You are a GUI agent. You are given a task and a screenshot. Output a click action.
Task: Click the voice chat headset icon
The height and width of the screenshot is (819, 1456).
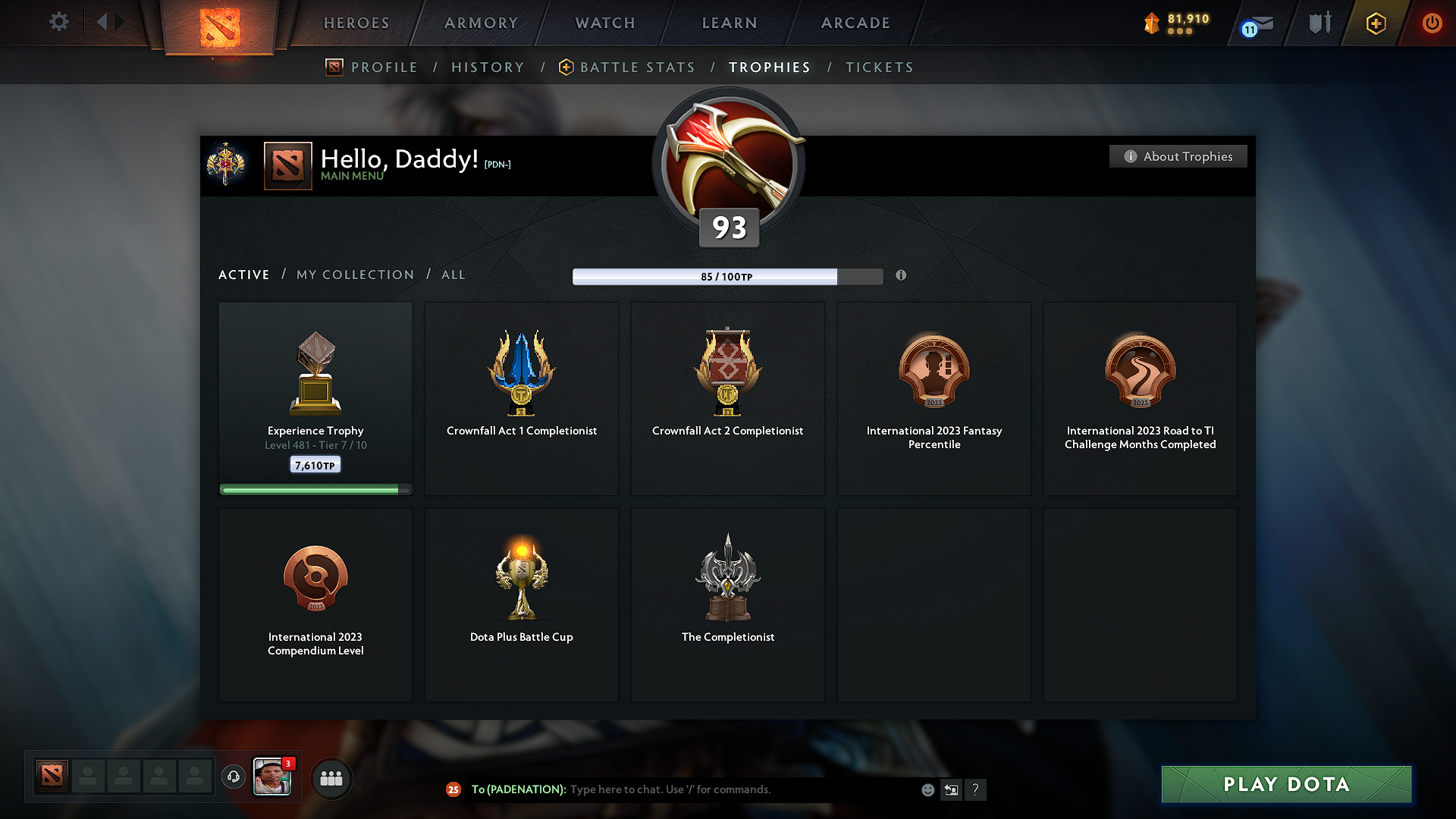[x=233, y=777]
